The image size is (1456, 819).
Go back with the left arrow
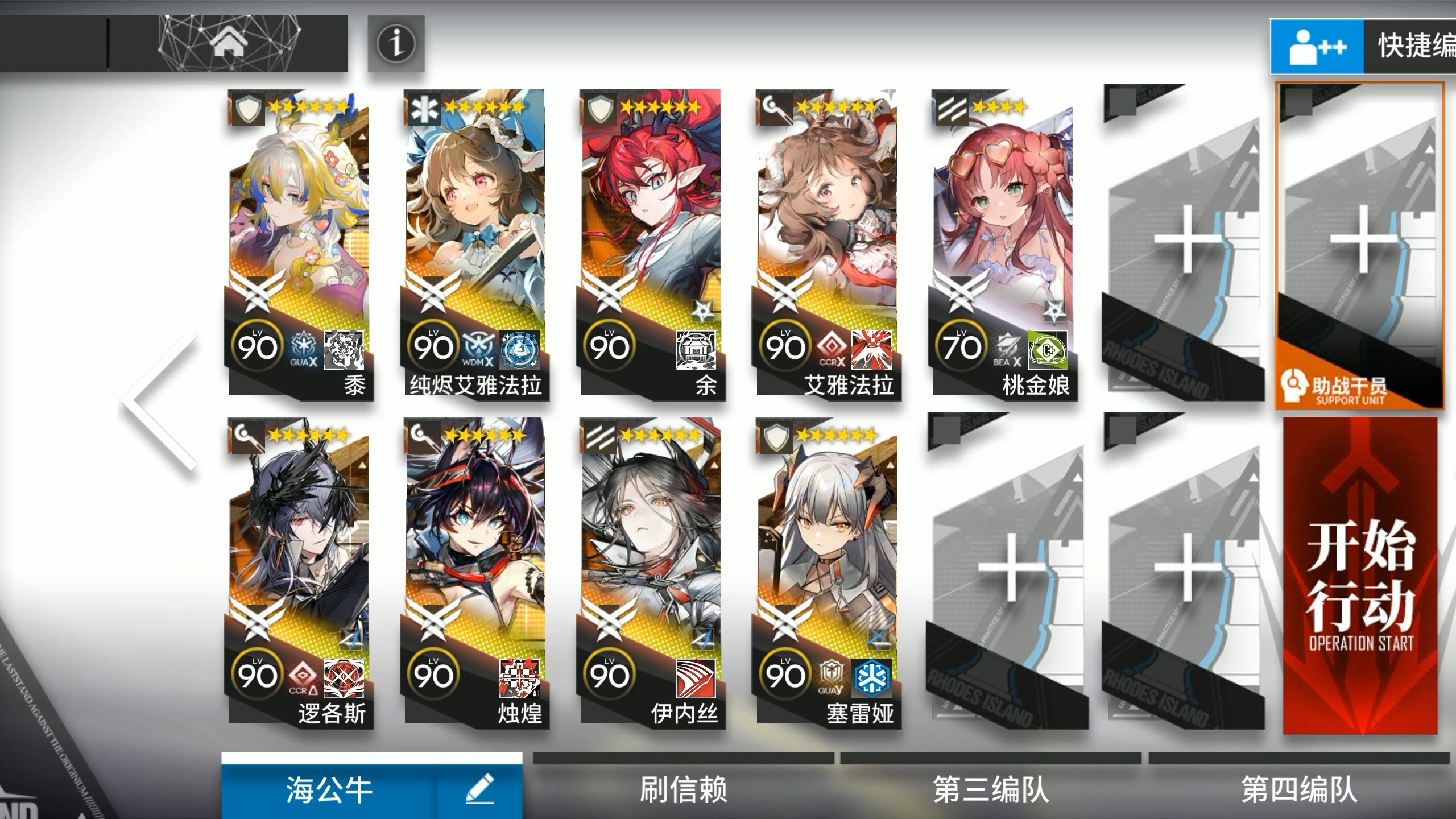coord(158,402)
